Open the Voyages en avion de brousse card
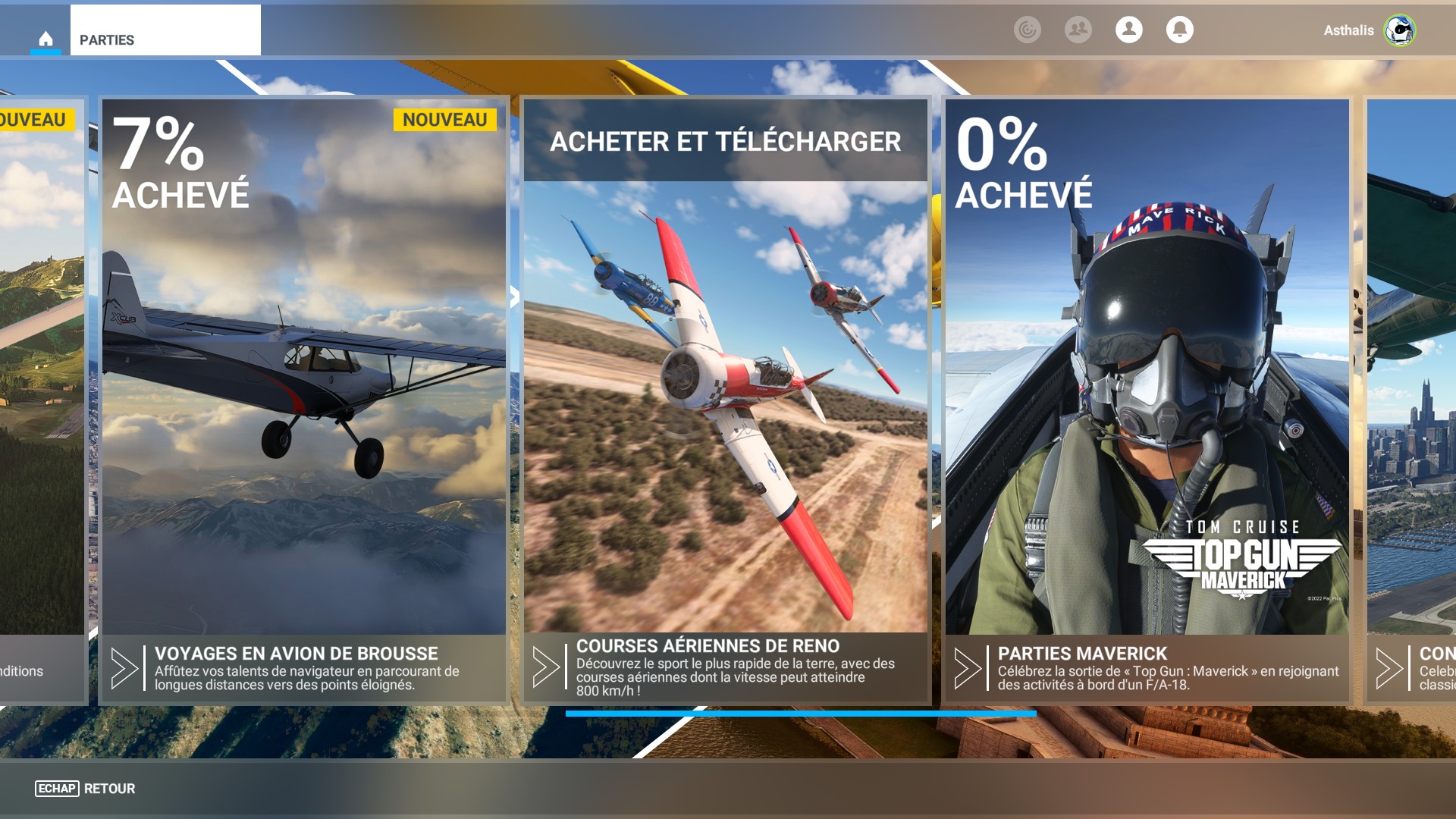This screenshot has width=1456, height=819. coord(303,400)
